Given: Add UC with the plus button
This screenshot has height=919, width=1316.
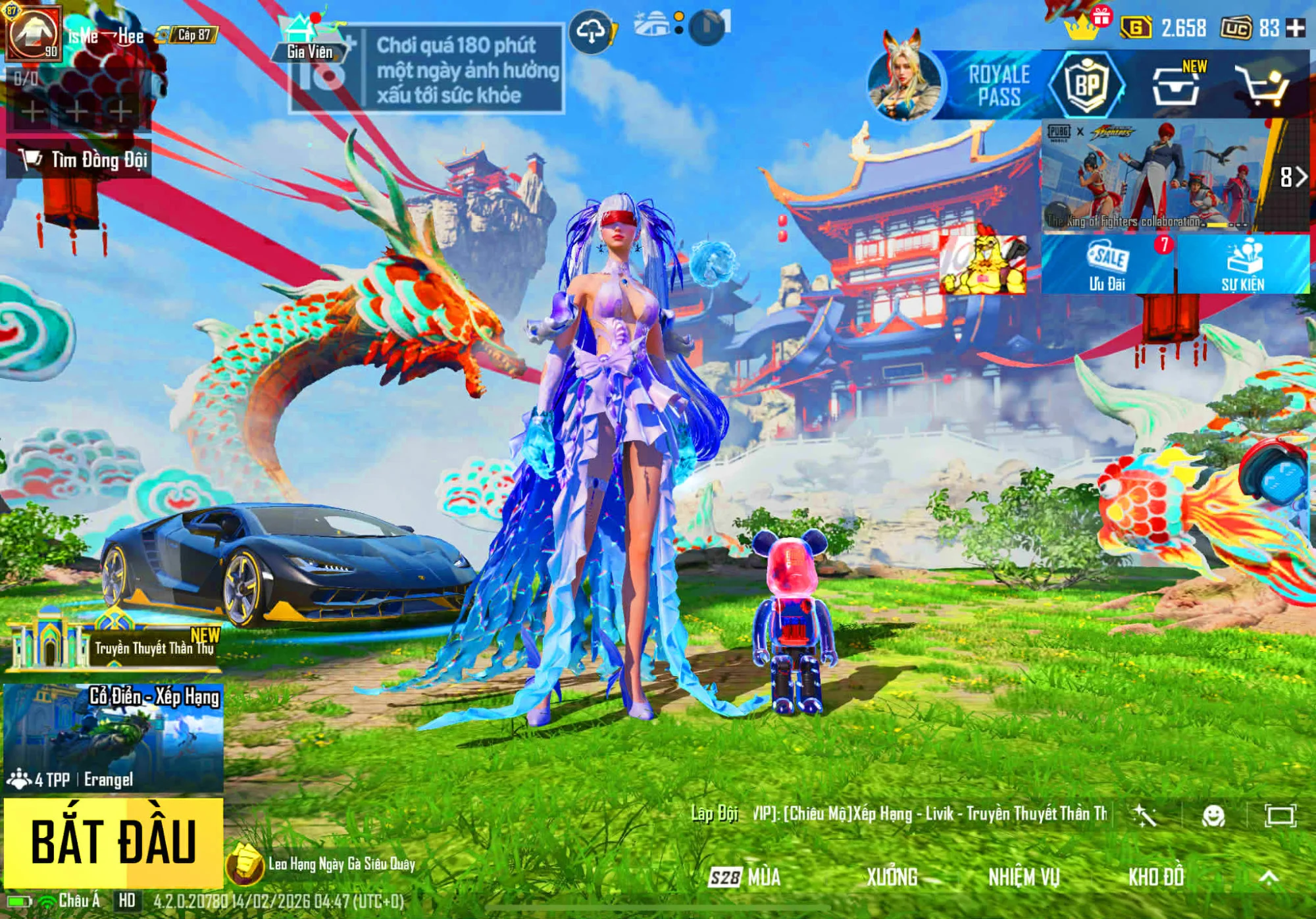Looking at the screenshot, I should pyautogui.click(x=1296, y=28).
